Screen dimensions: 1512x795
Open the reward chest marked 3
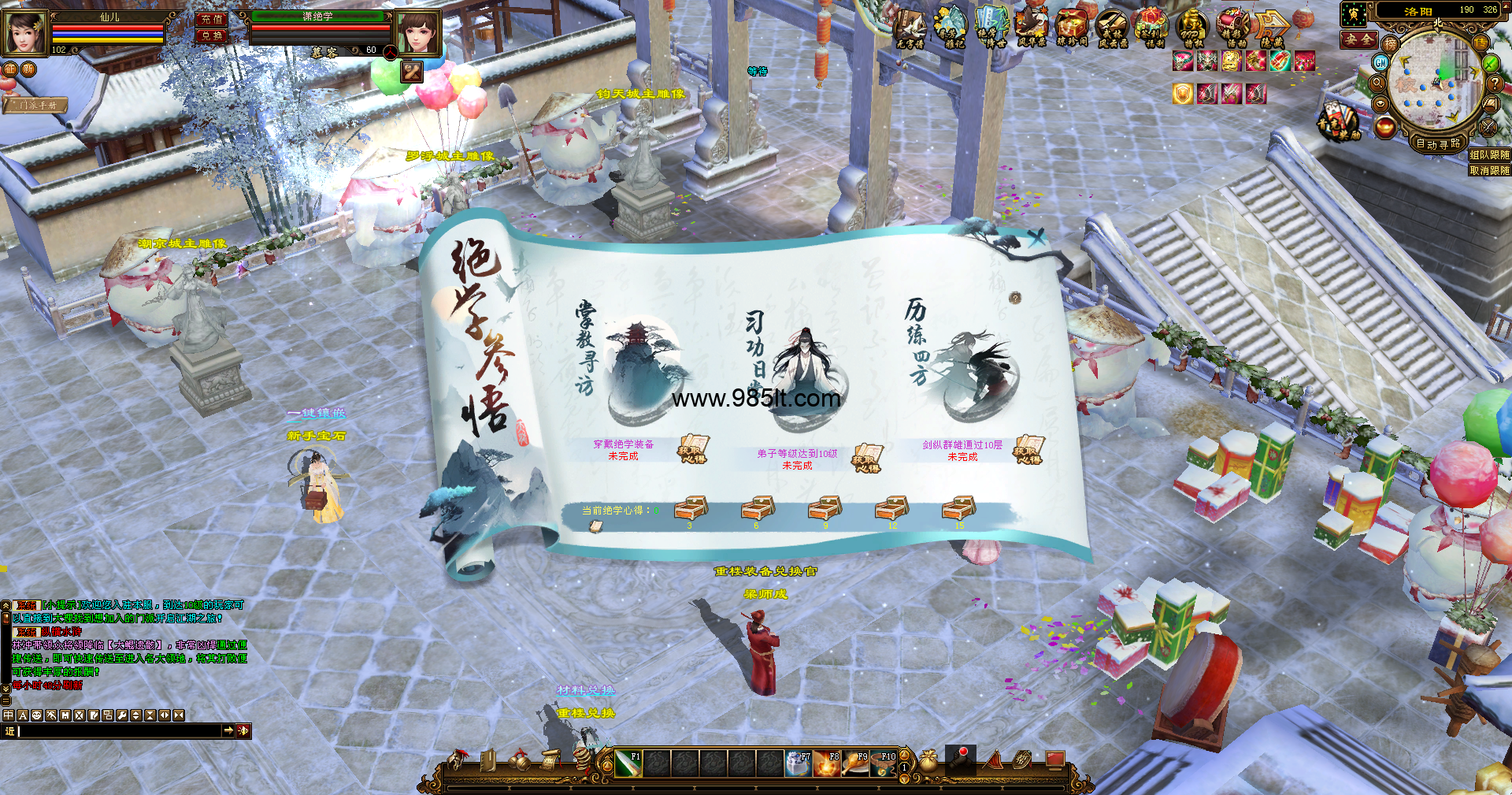tap(690, 508)
